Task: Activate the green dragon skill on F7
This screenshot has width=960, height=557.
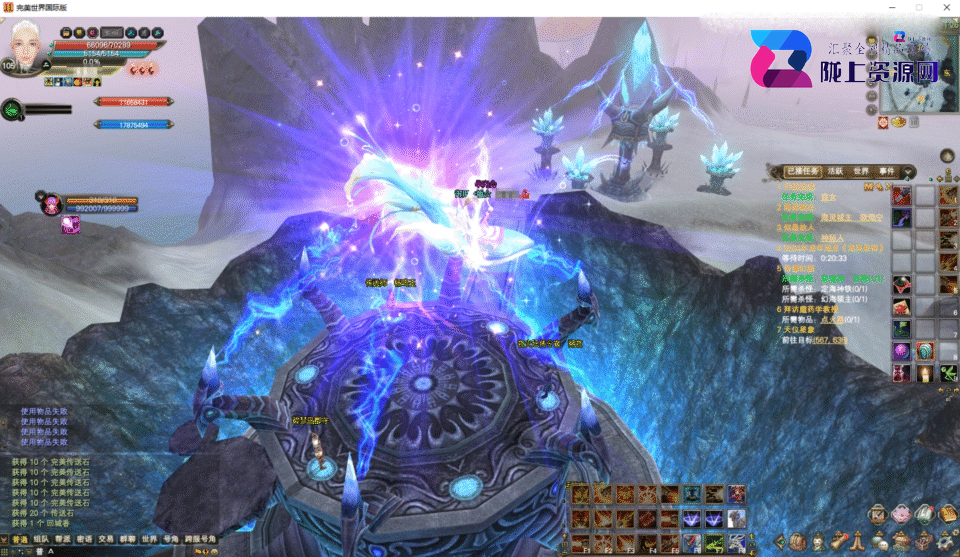Action: tap(714, 541)
